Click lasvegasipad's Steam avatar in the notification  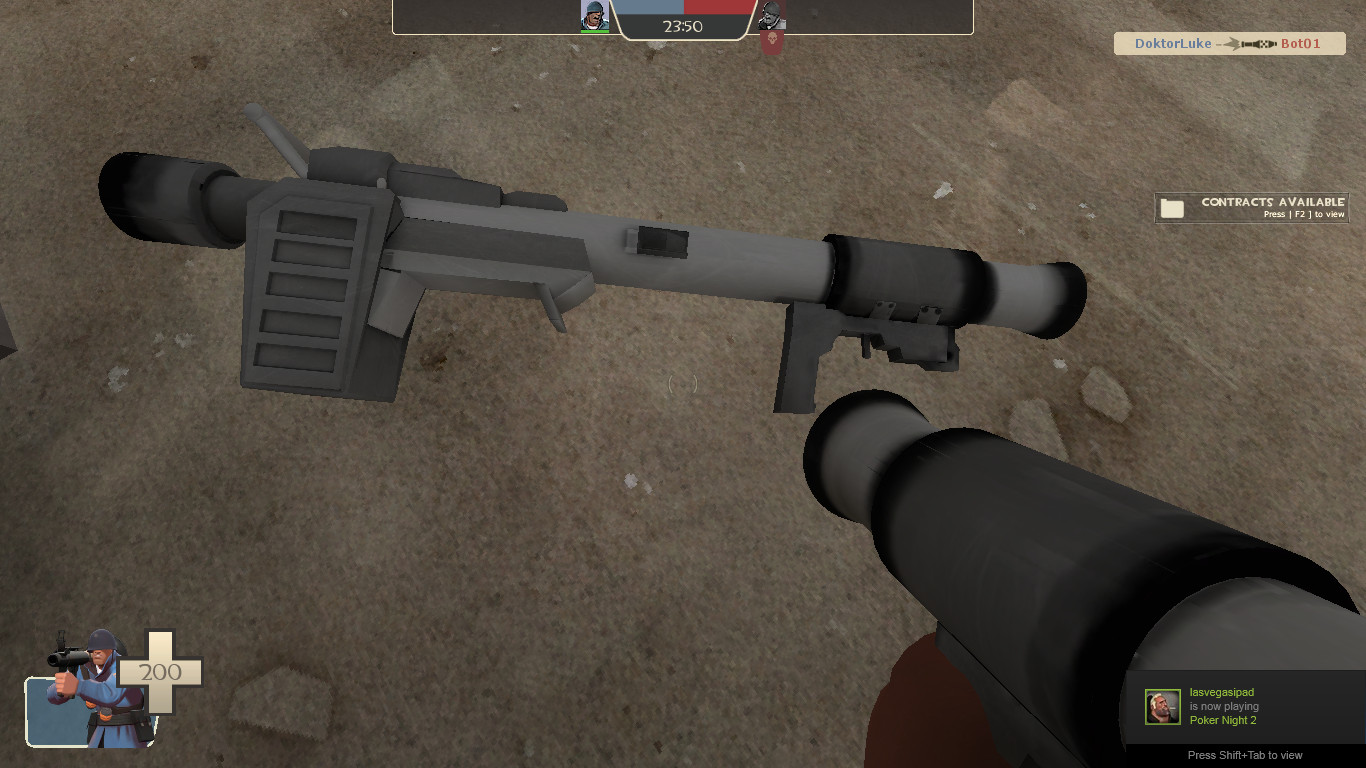point(1162,706)
